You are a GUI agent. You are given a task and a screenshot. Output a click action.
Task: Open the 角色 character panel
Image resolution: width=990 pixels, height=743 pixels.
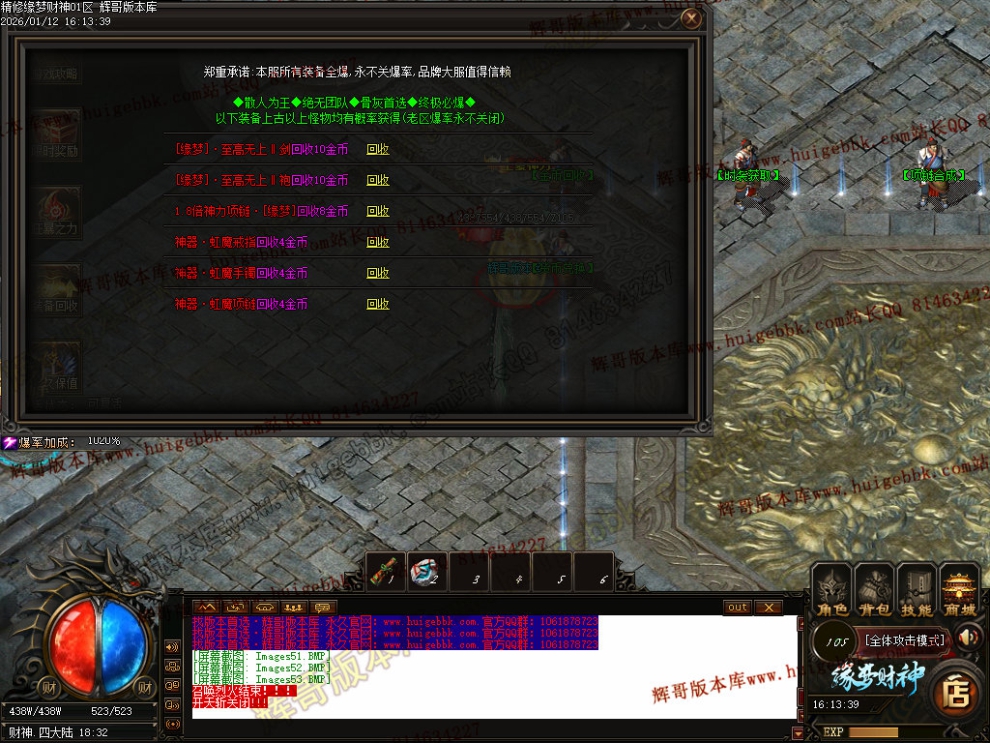pyautogui.click(x=830, y=588)
